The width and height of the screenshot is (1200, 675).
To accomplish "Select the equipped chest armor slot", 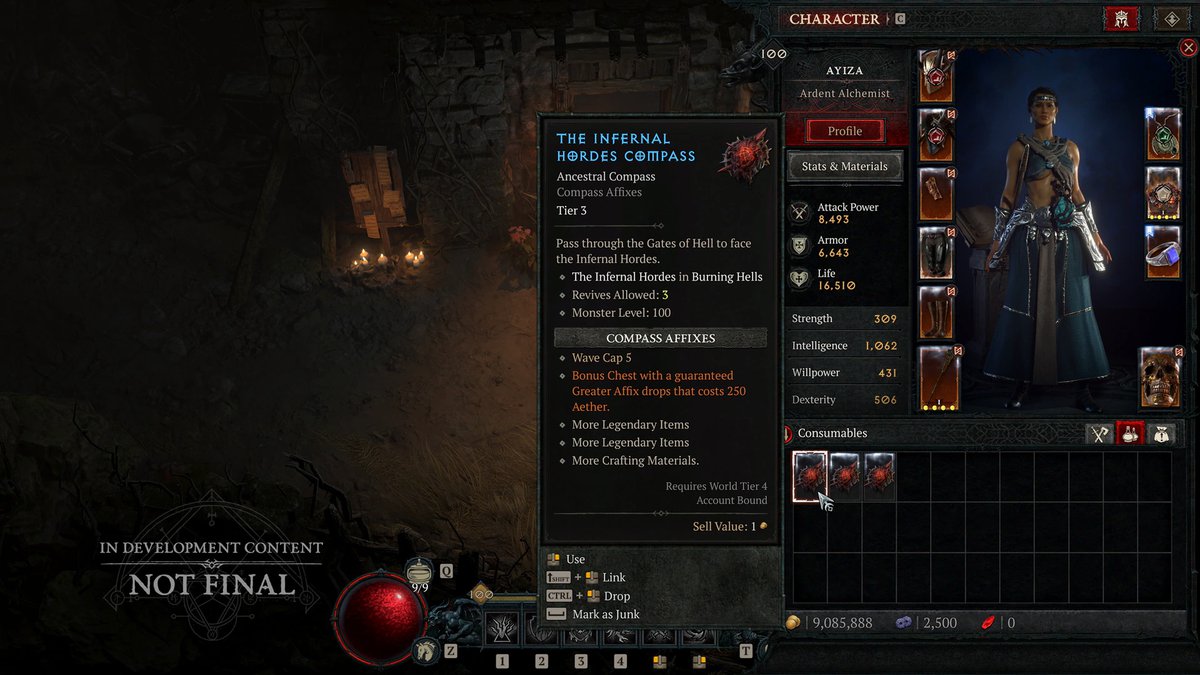I will 937,135.
